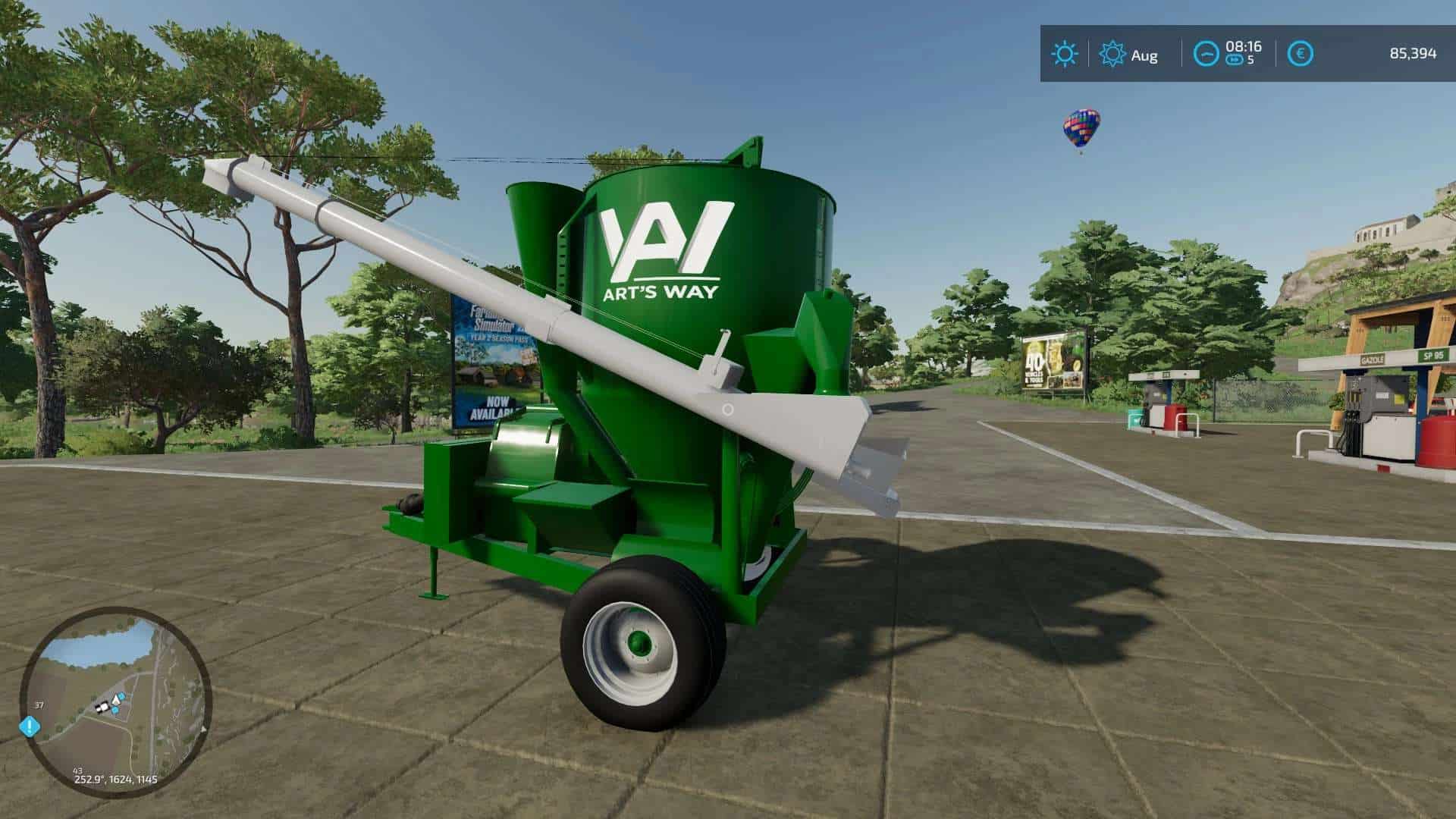Click the coordinates readout under the minimap
1456x819 pixels.
point(115,780)
